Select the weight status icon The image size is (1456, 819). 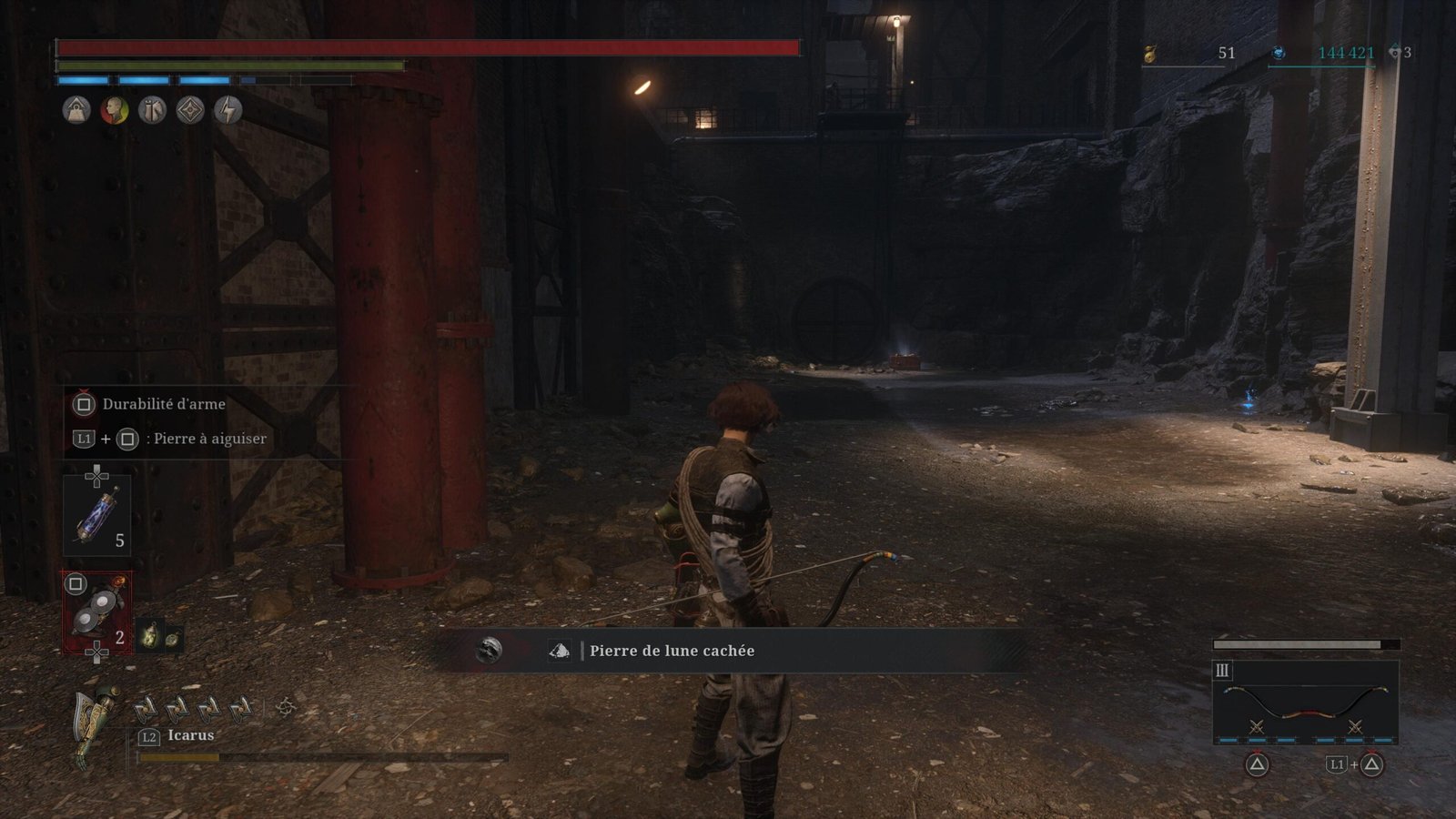76,111
